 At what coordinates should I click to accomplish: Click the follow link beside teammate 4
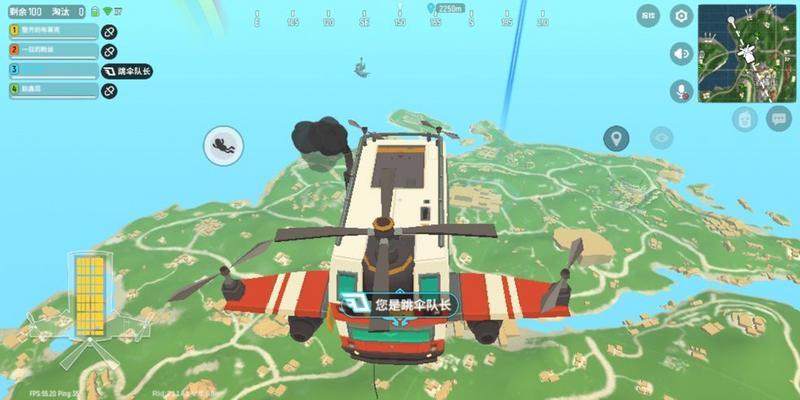(109, 91)
